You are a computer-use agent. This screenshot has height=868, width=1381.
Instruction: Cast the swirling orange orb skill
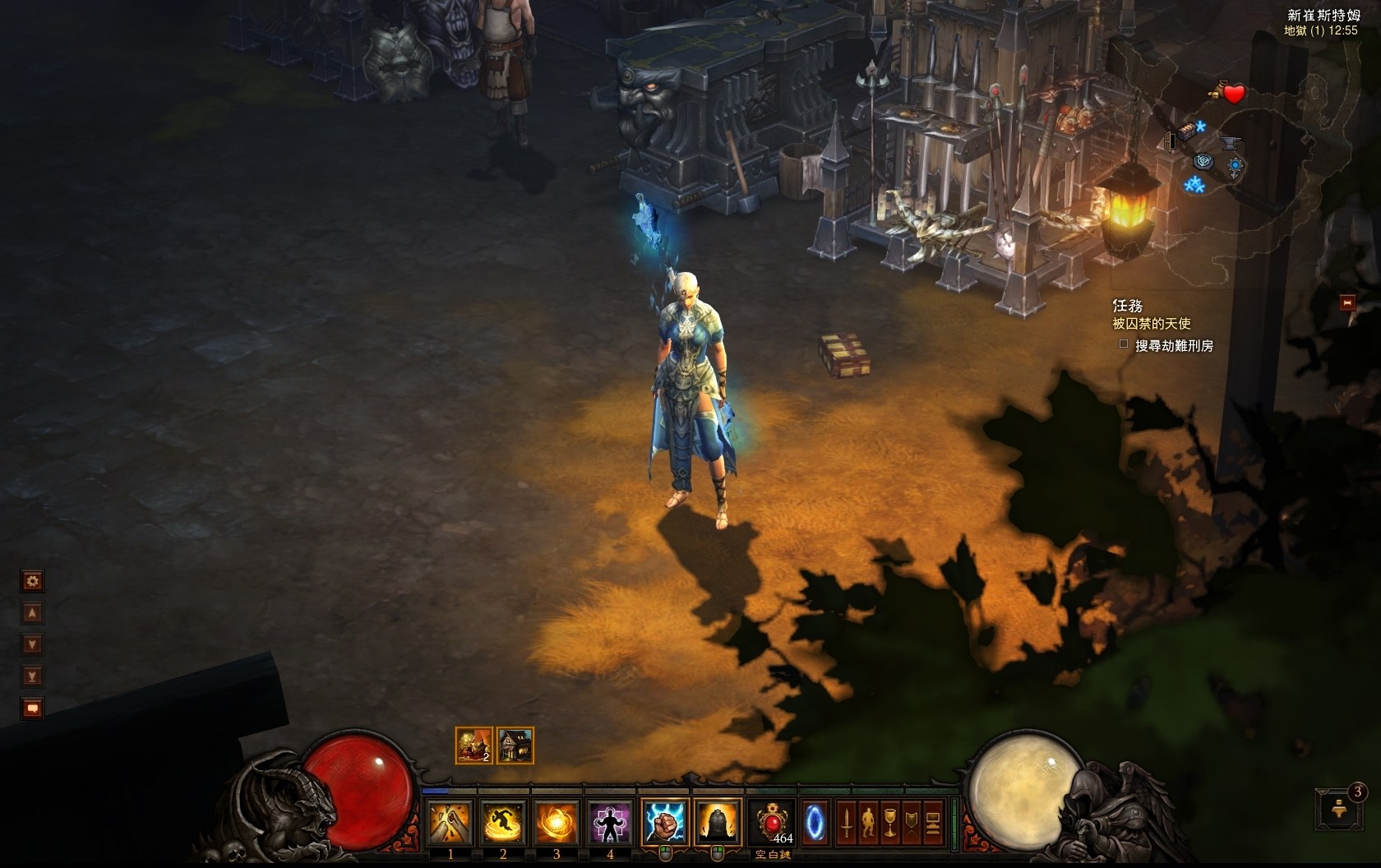(557, 821)
